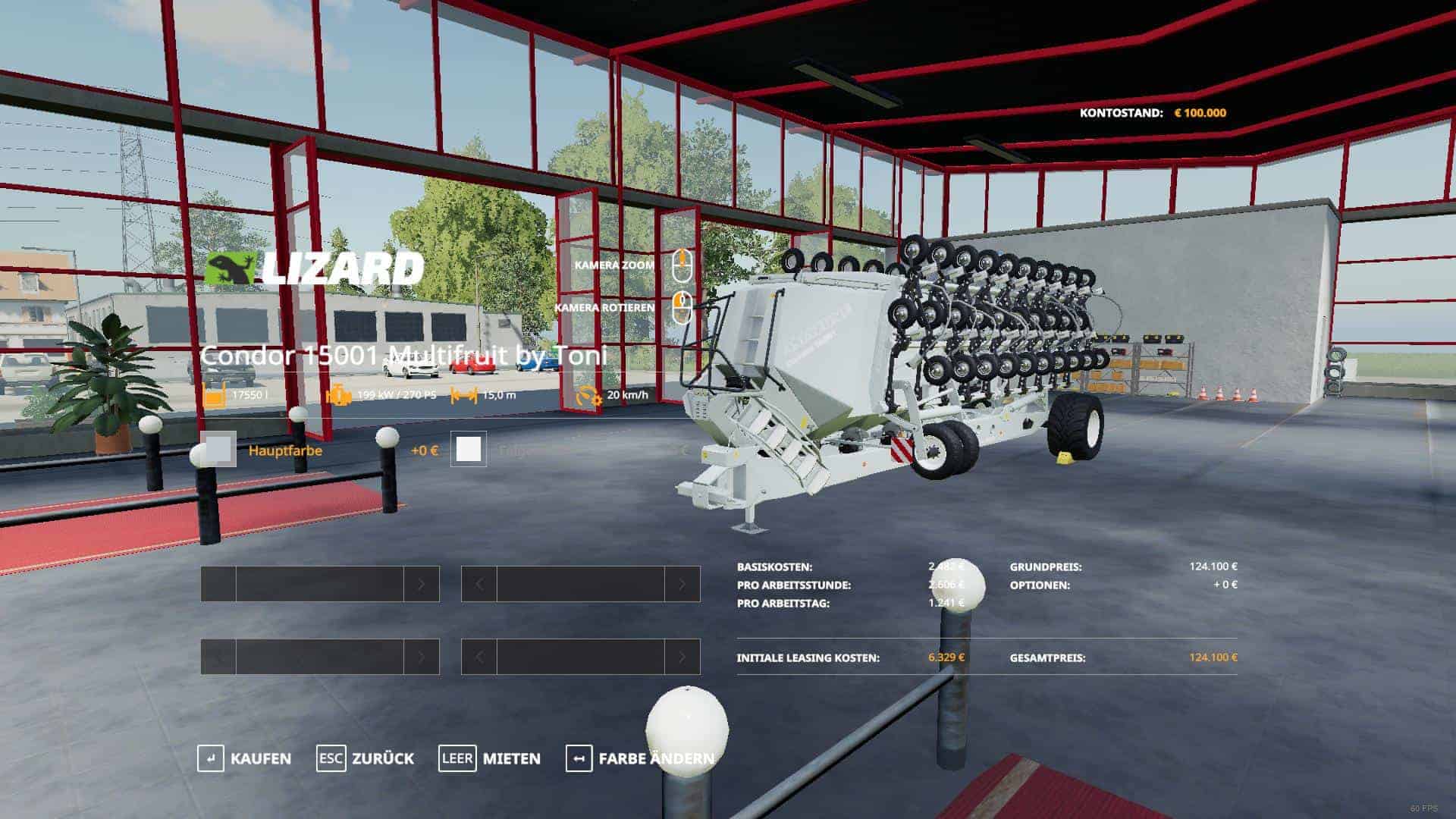Lease the machine via MIETEN

point(490,758)
